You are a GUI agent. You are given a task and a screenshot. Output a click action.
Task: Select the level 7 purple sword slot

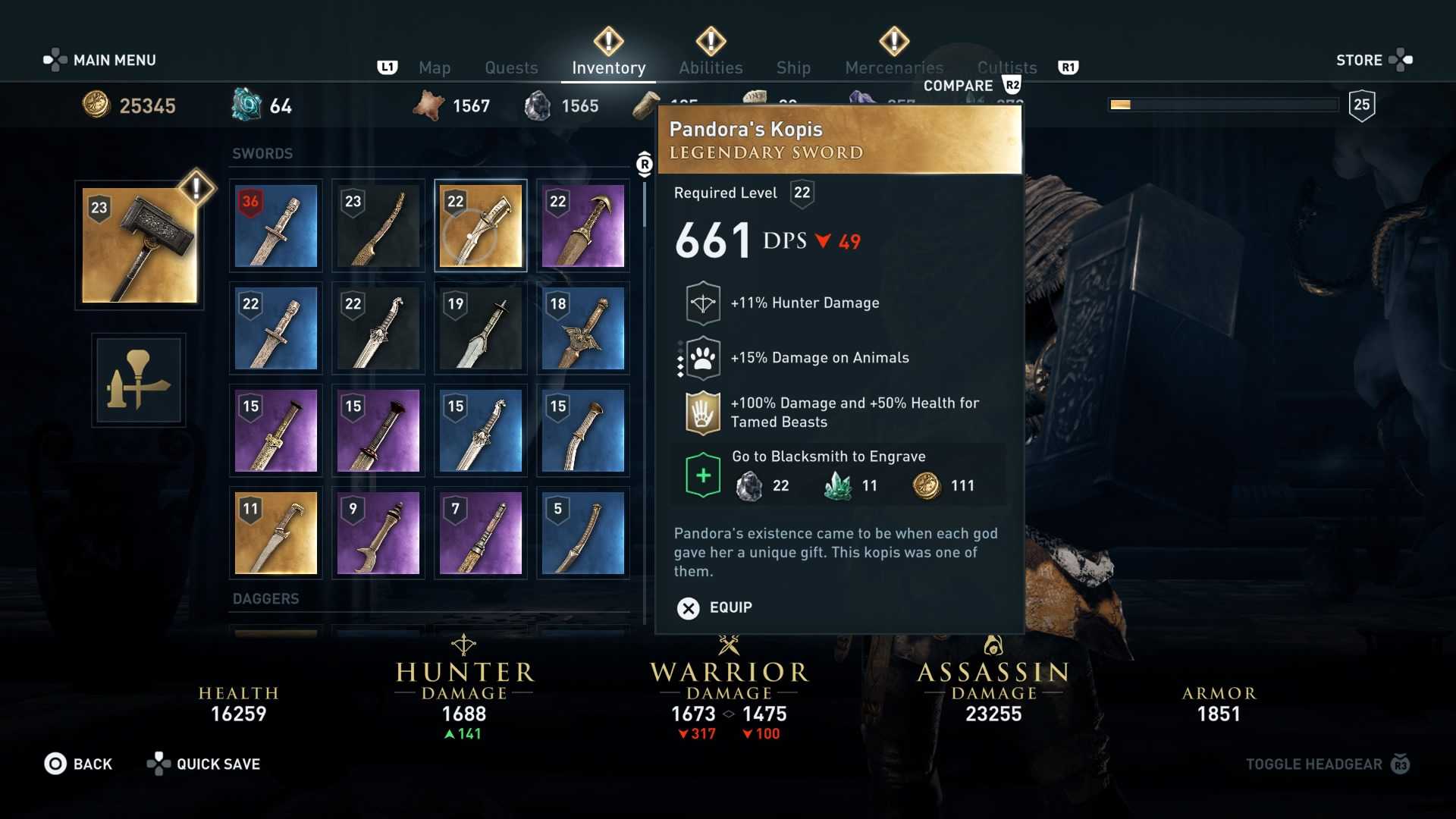(481, 533)
